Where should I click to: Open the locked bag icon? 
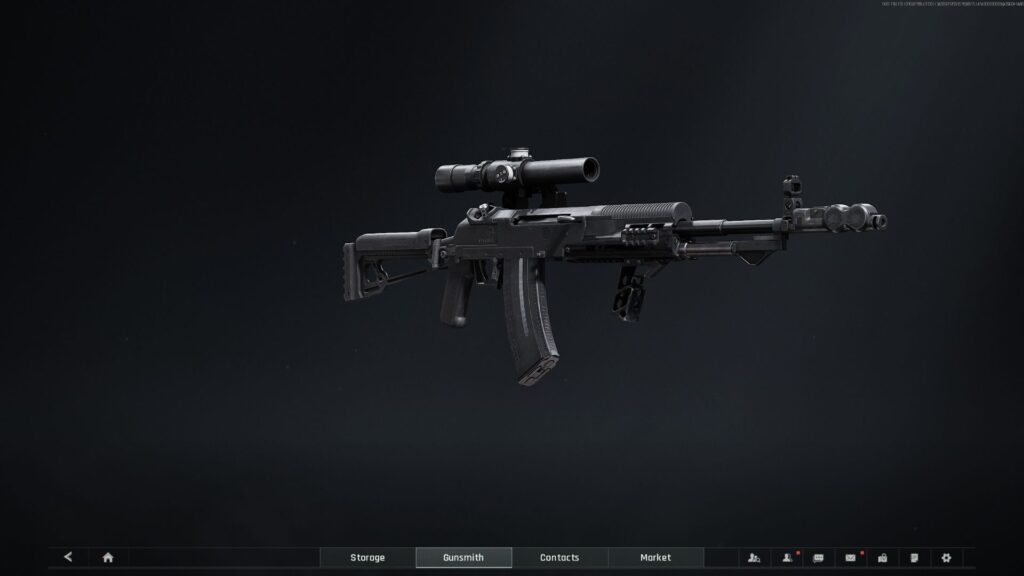coord(882,557)
